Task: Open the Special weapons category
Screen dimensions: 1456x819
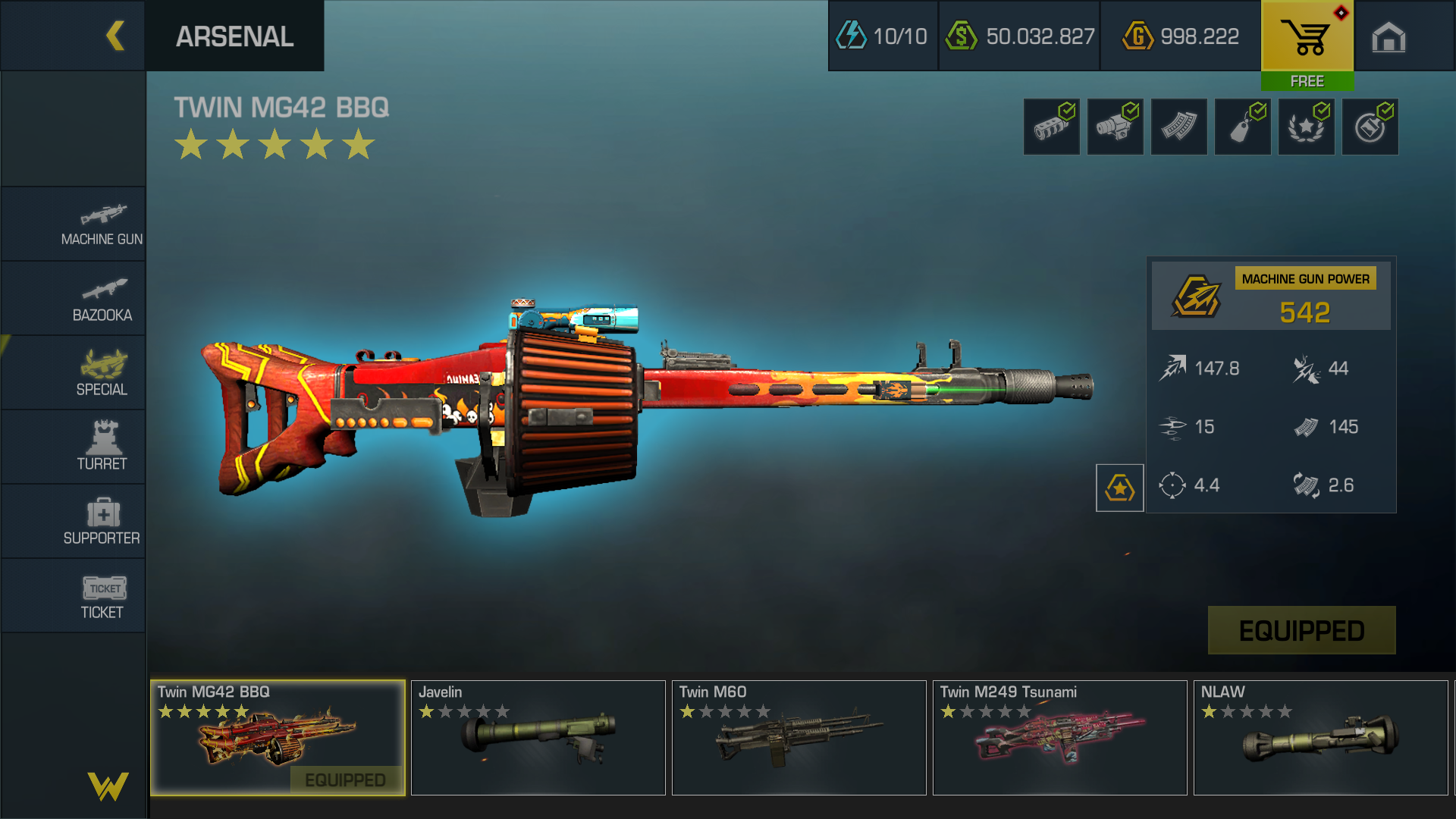Action: [102, 373]
